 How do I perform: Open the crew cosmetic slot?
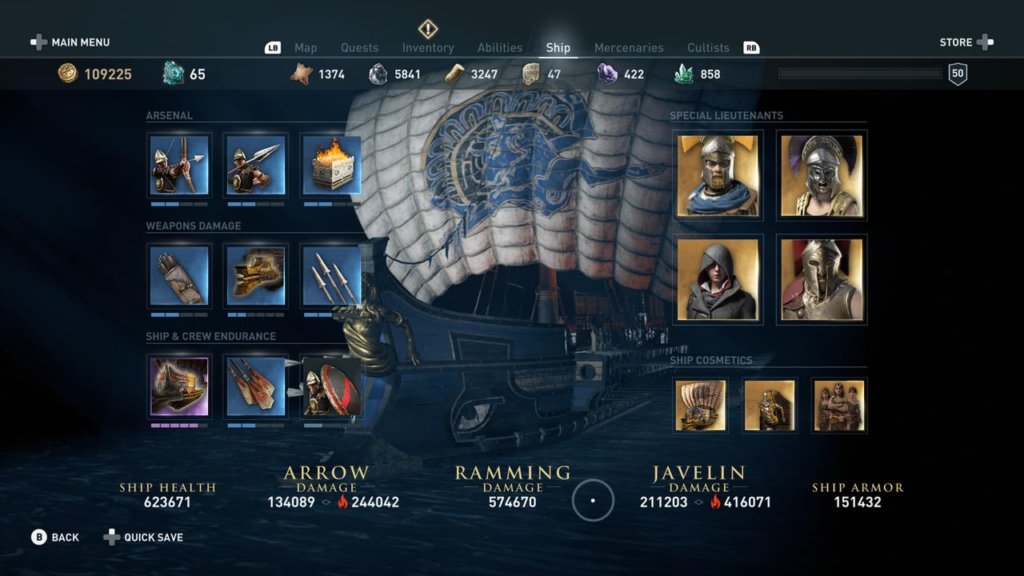[838, 405]
